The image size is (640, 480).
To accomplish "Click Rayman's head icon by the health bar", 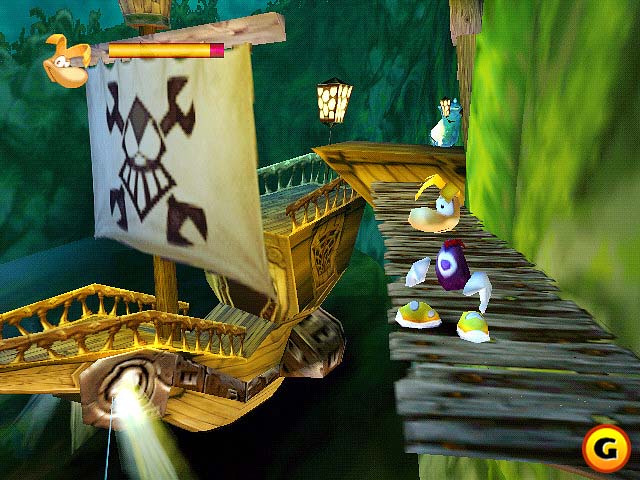I will (x=68, y=62).
